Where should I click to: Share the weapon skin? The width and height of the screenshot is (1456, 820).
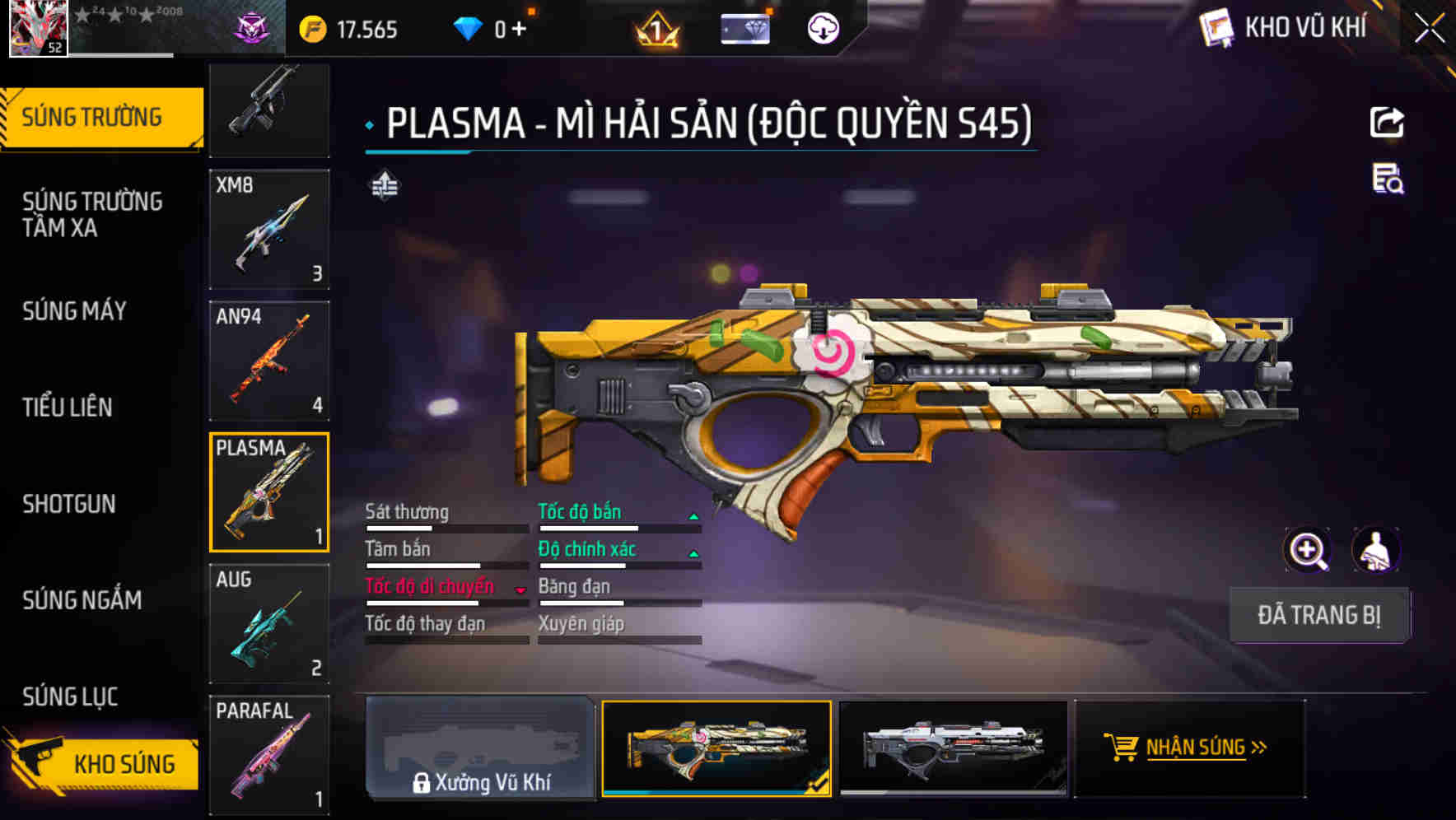click(x=1387, y=123)
